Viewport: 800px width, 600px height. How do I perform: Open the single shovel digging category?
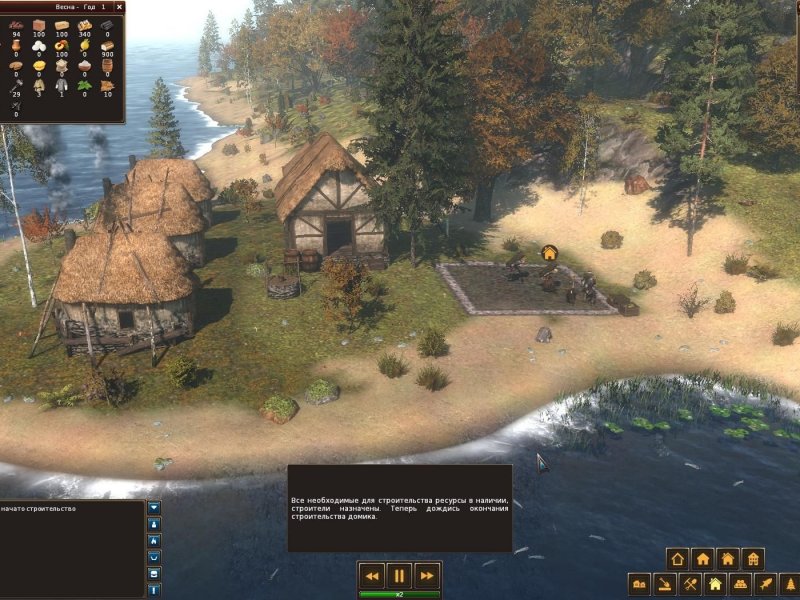tap(665, 583)
